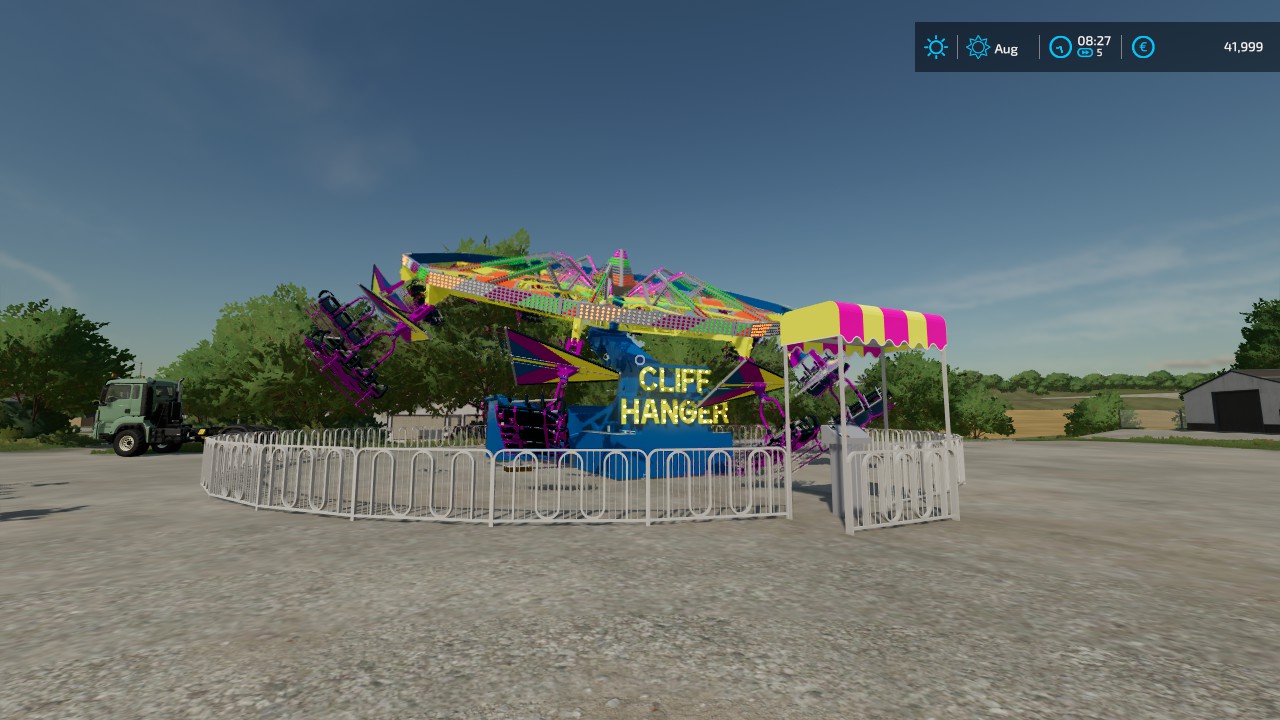The image size is (1280, 720).
Task: Click the fast-forward time scale icon
Action: (1083, 54)
